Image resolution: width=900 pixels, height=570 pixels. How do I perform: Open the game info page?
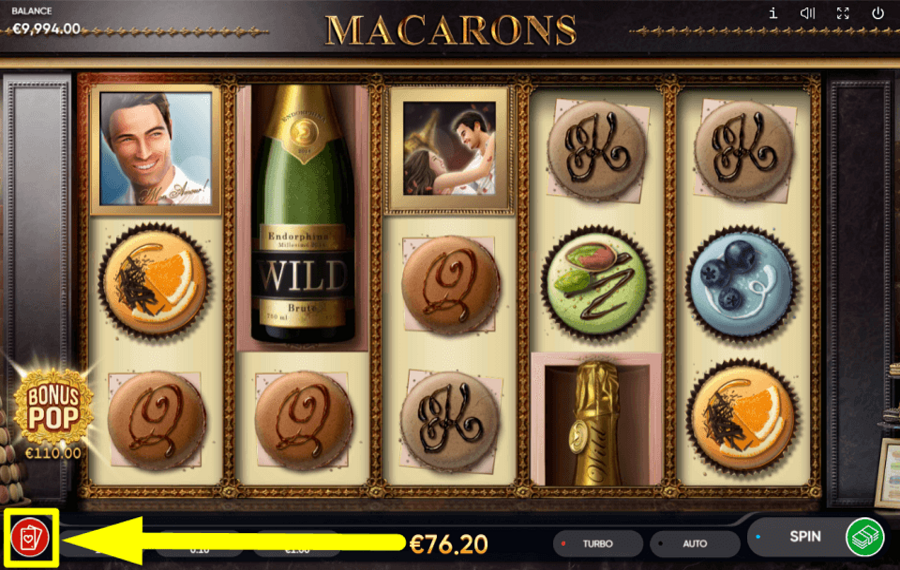773,14
